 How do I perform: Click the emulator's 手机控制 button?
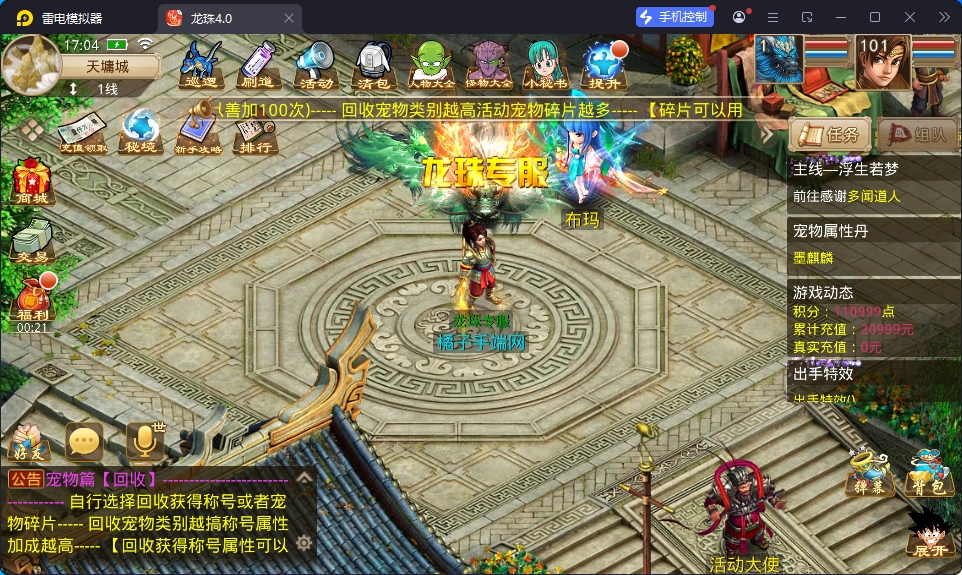point(674,17)
